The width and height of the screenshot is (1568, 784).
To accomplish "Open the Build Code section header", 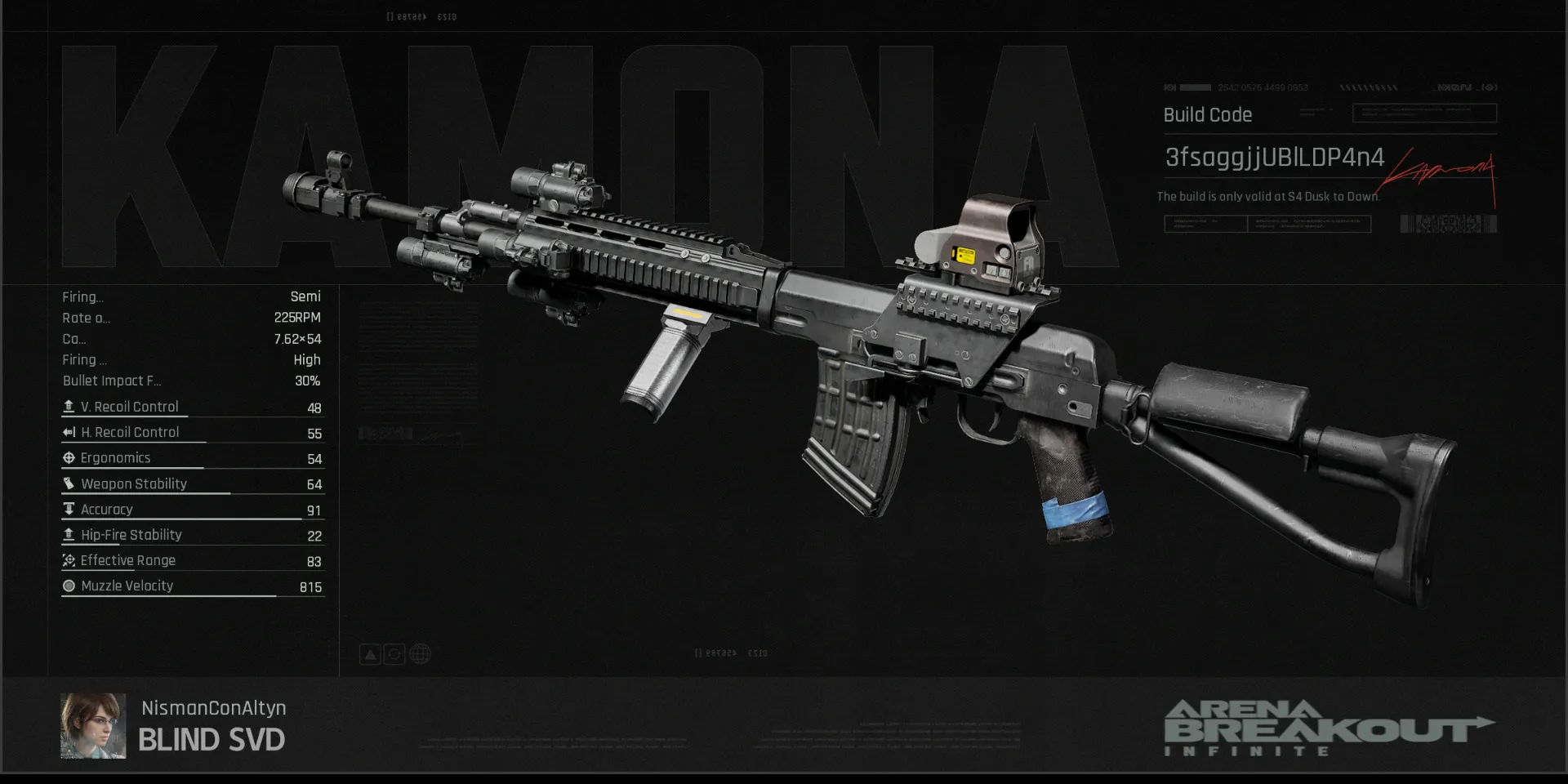I will click(1207, 114).
